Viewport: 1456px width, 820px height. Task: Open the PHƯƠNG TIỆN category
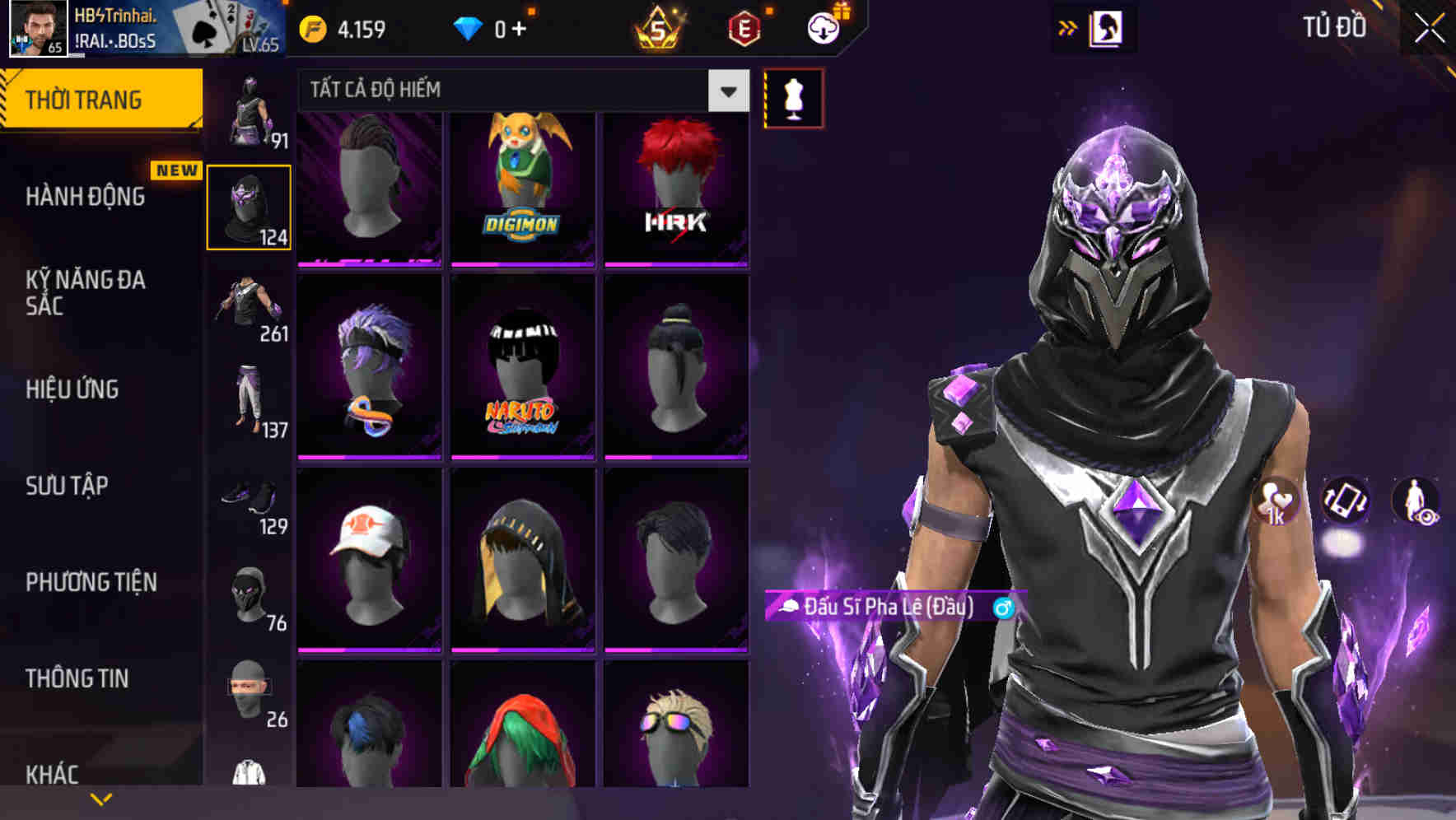tap(91, 582)
